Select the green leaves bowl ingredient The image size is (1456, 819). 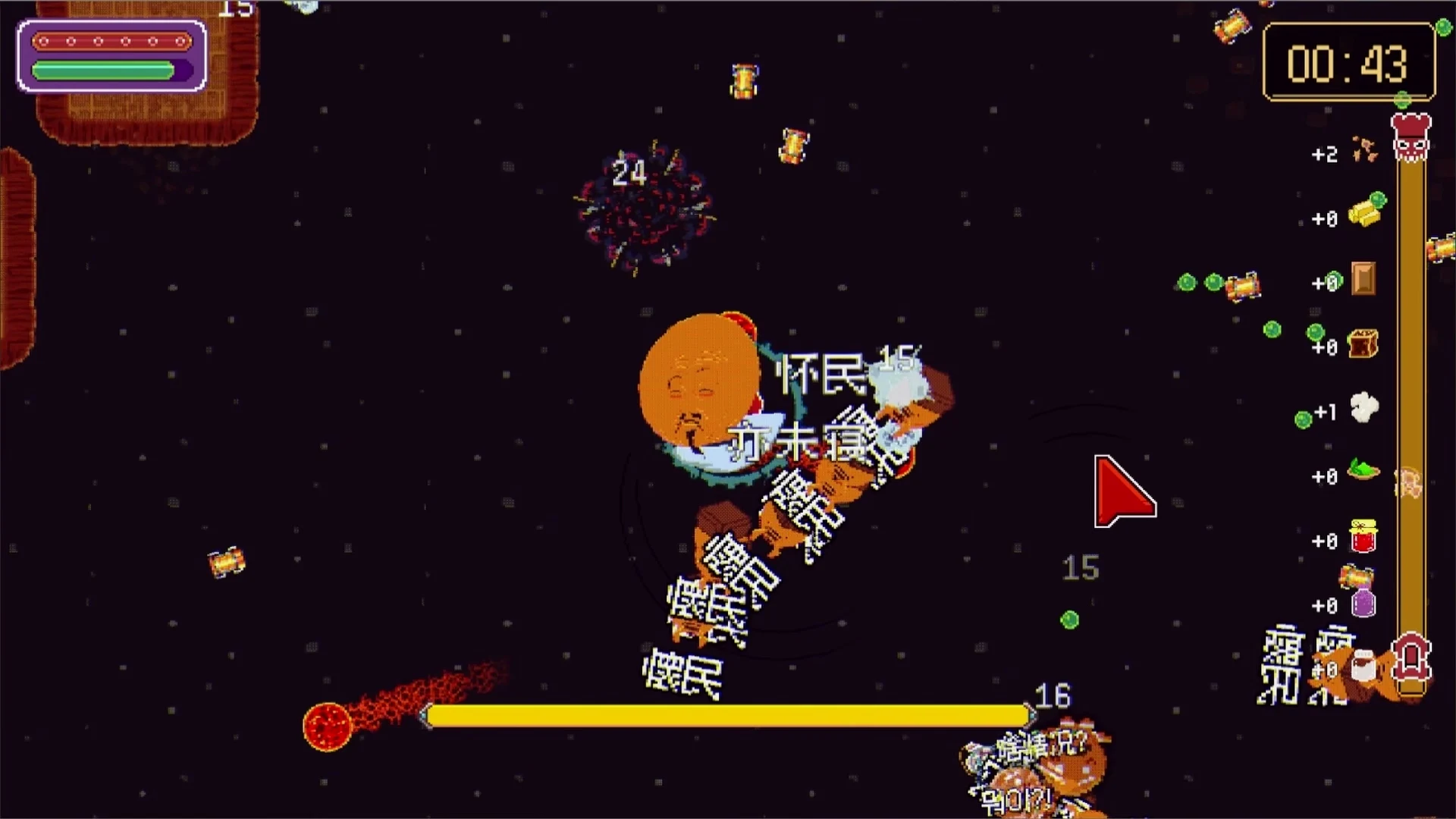pyautogui.click(x=1363, y=471)
